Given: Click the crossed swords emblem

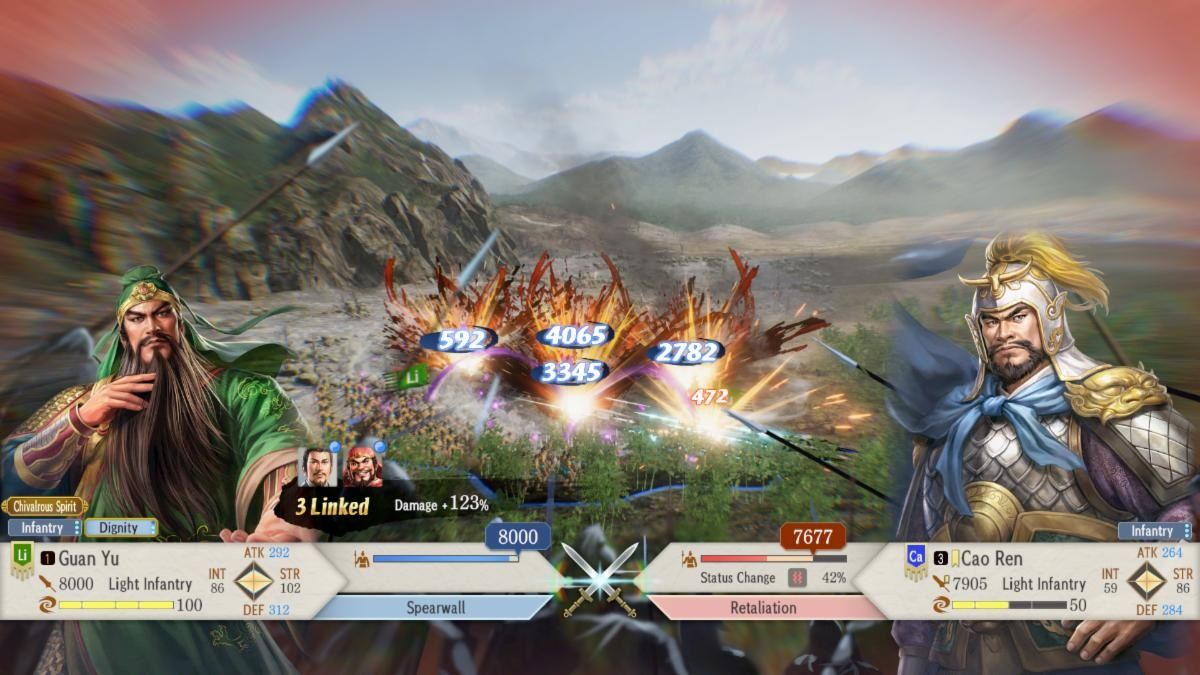Looking at the screenshot, I should tap(600, 577).
